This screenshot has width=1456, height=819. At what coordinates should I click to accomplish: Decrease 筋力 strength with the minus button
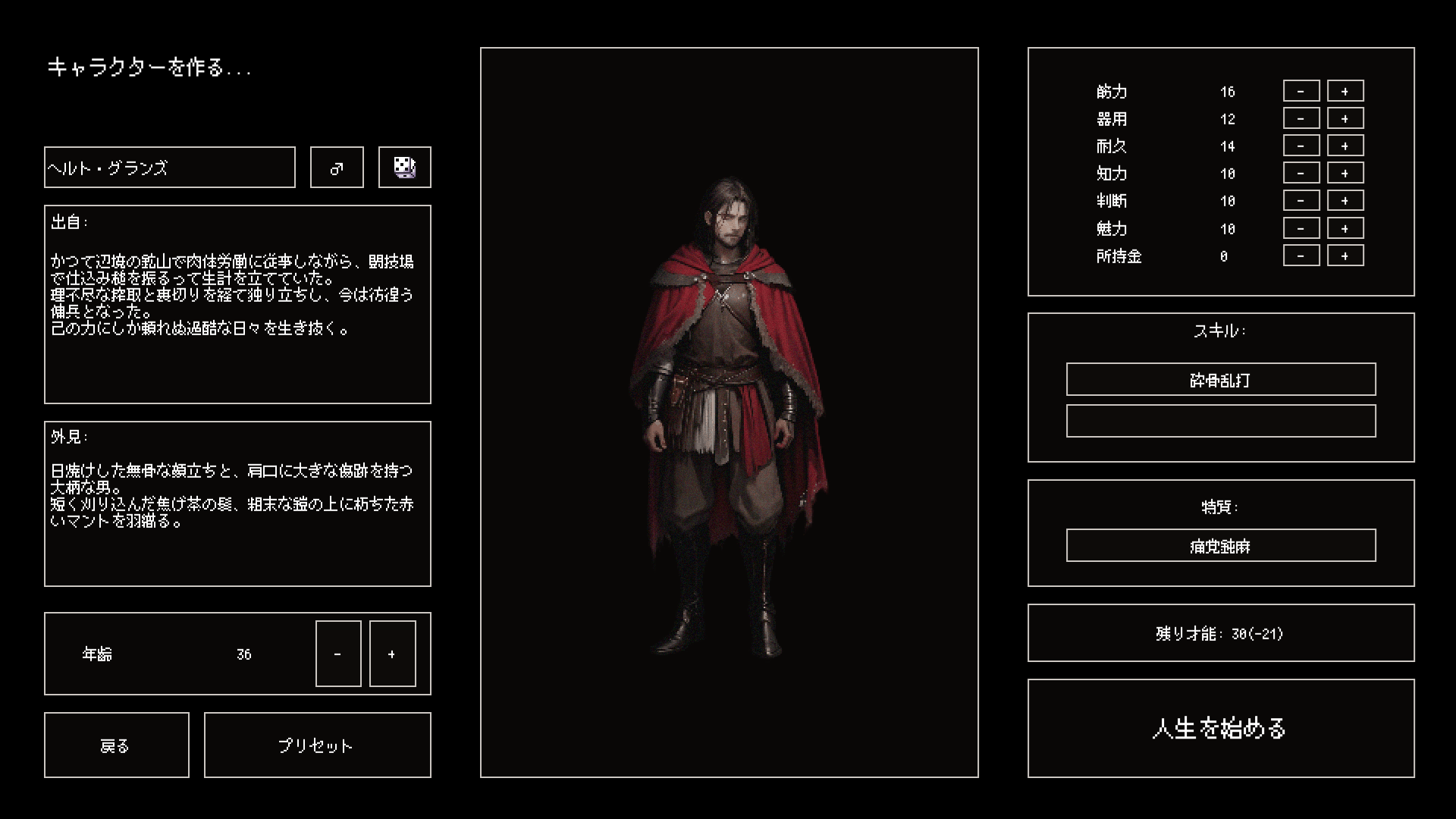click(x=1301, y=91)
